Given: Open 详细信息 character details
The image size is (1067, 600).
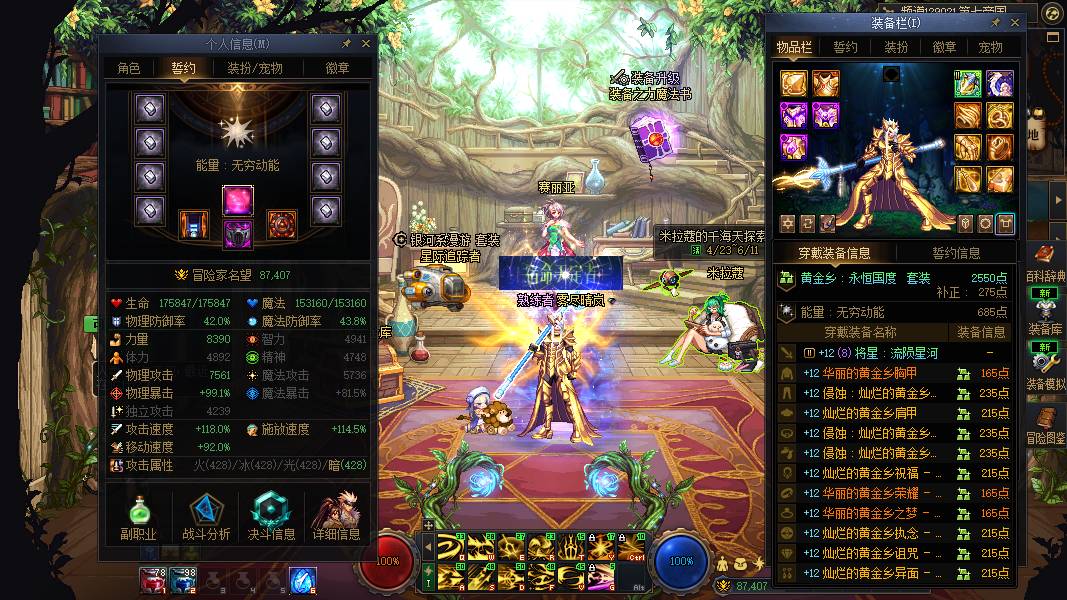Looking at the screenshot, I should (336, 516).
